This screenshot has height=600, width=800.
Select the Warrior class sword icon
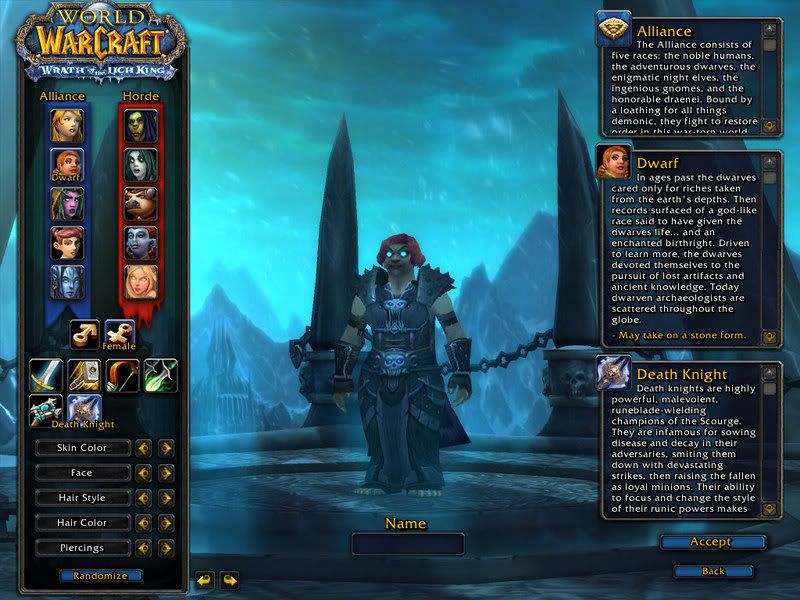pos(46,375)
